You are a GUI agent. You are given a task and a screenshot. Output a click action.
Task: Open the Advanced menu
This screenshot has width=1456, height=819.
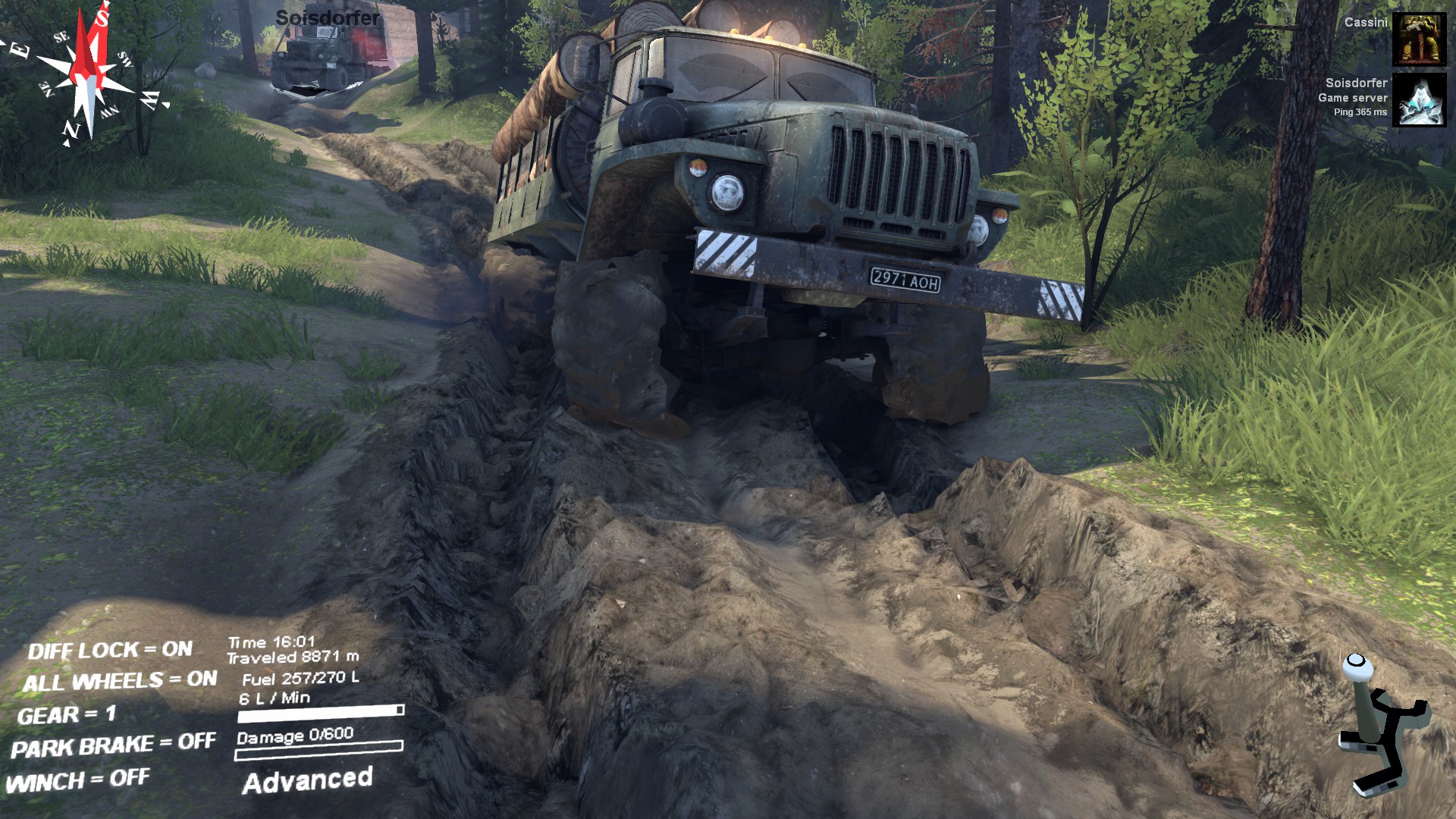(307, 781)
